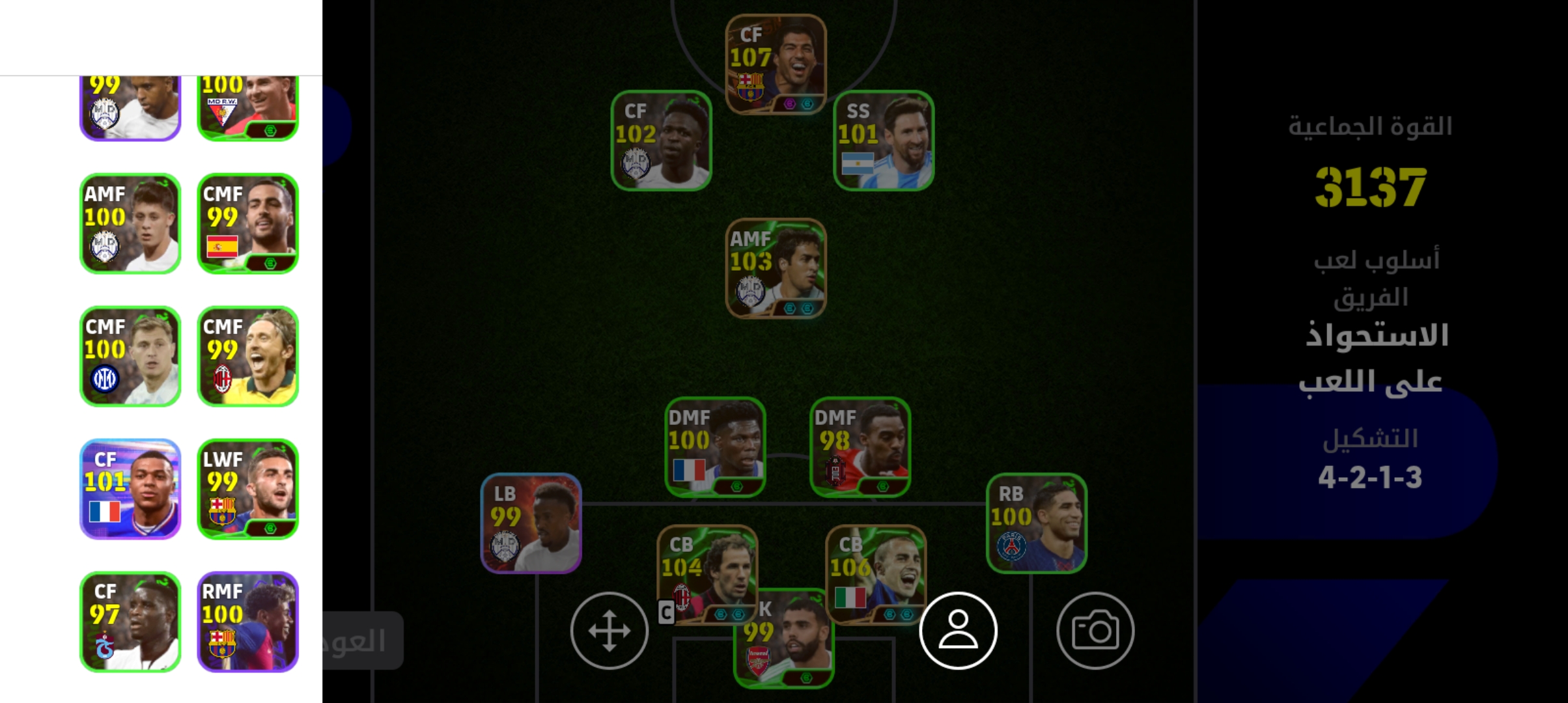The image size is (1568, 703).
Task: Select the DMF 100 France player card
Action: pos(715,447)
